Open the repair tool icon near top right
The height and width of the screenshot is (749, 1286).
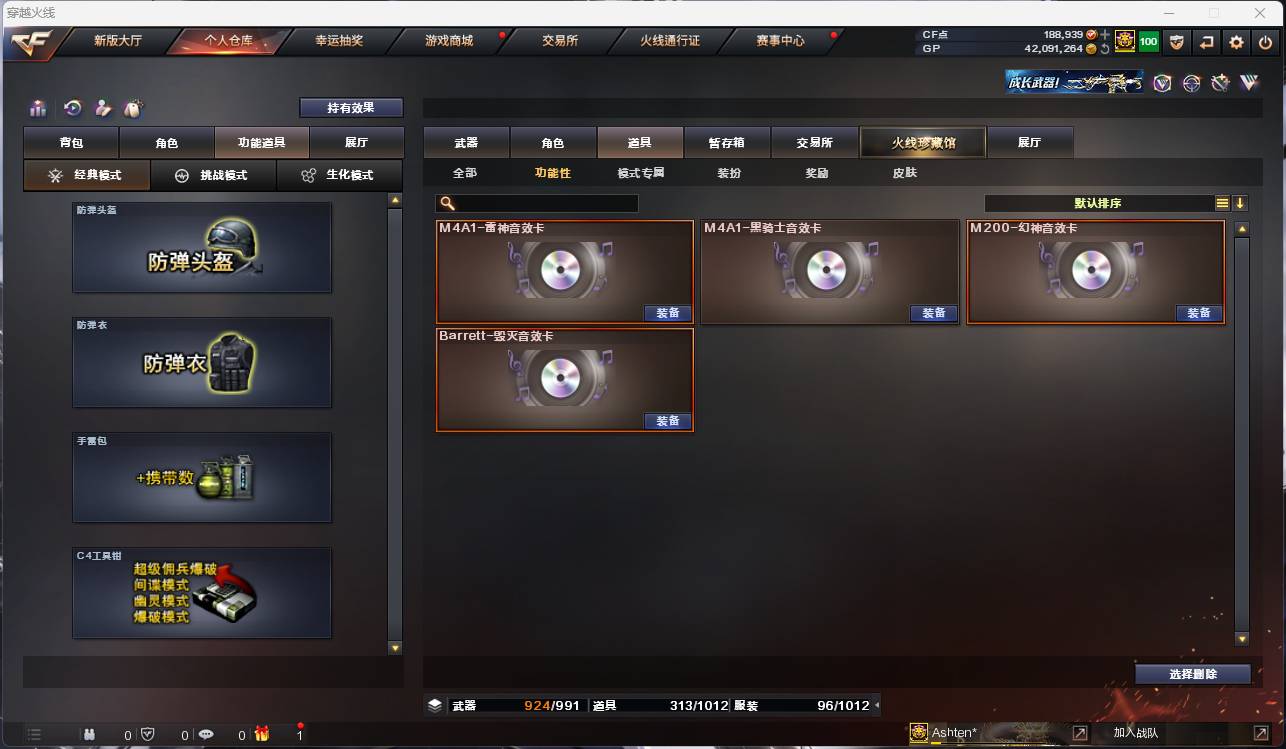1220,84
